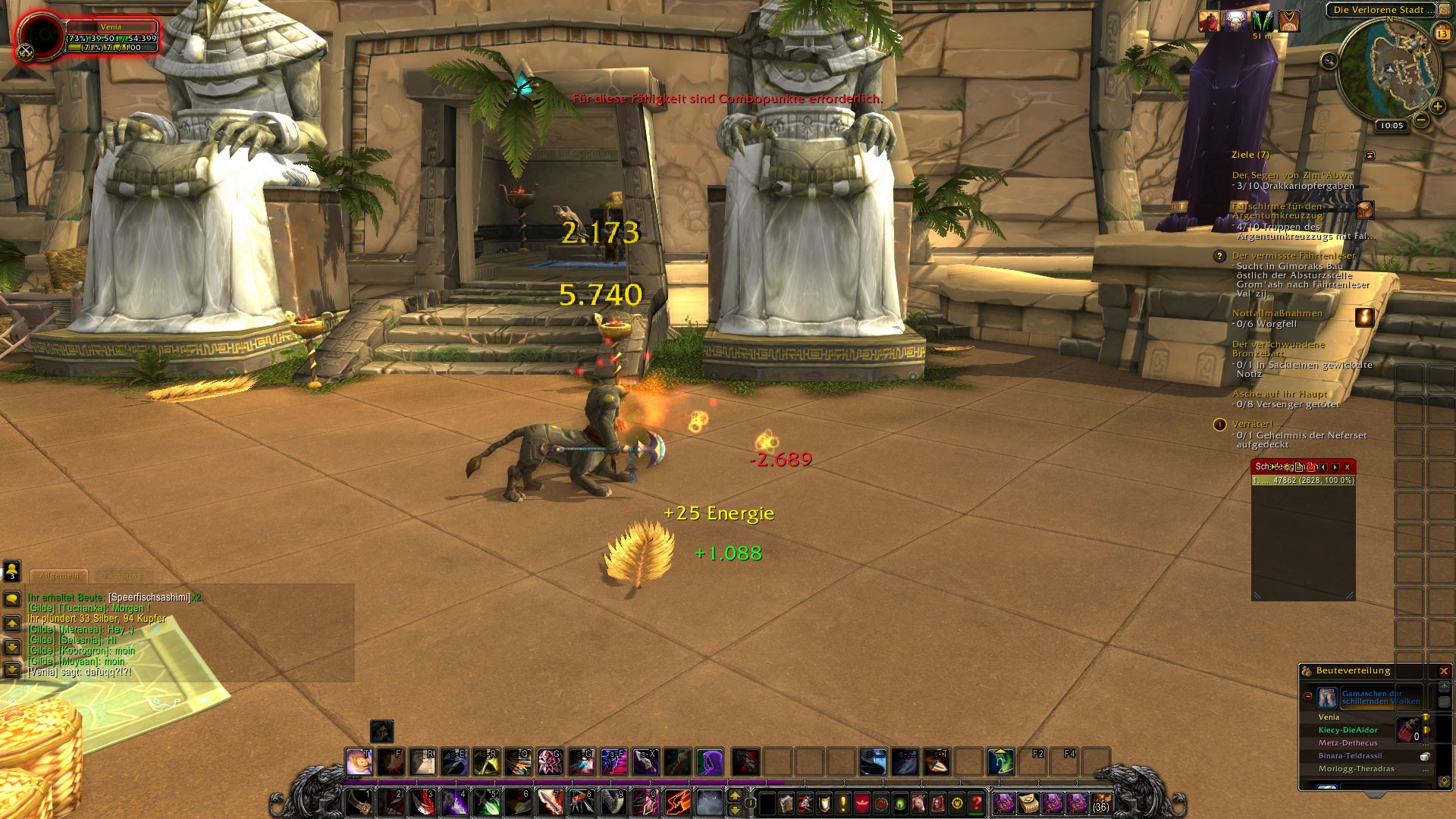The height and width of the screenshot is (819, 1456).
Task: Close the Beuteverteilung loot window
Action: pyautogui.click(x=1444, y=671)
